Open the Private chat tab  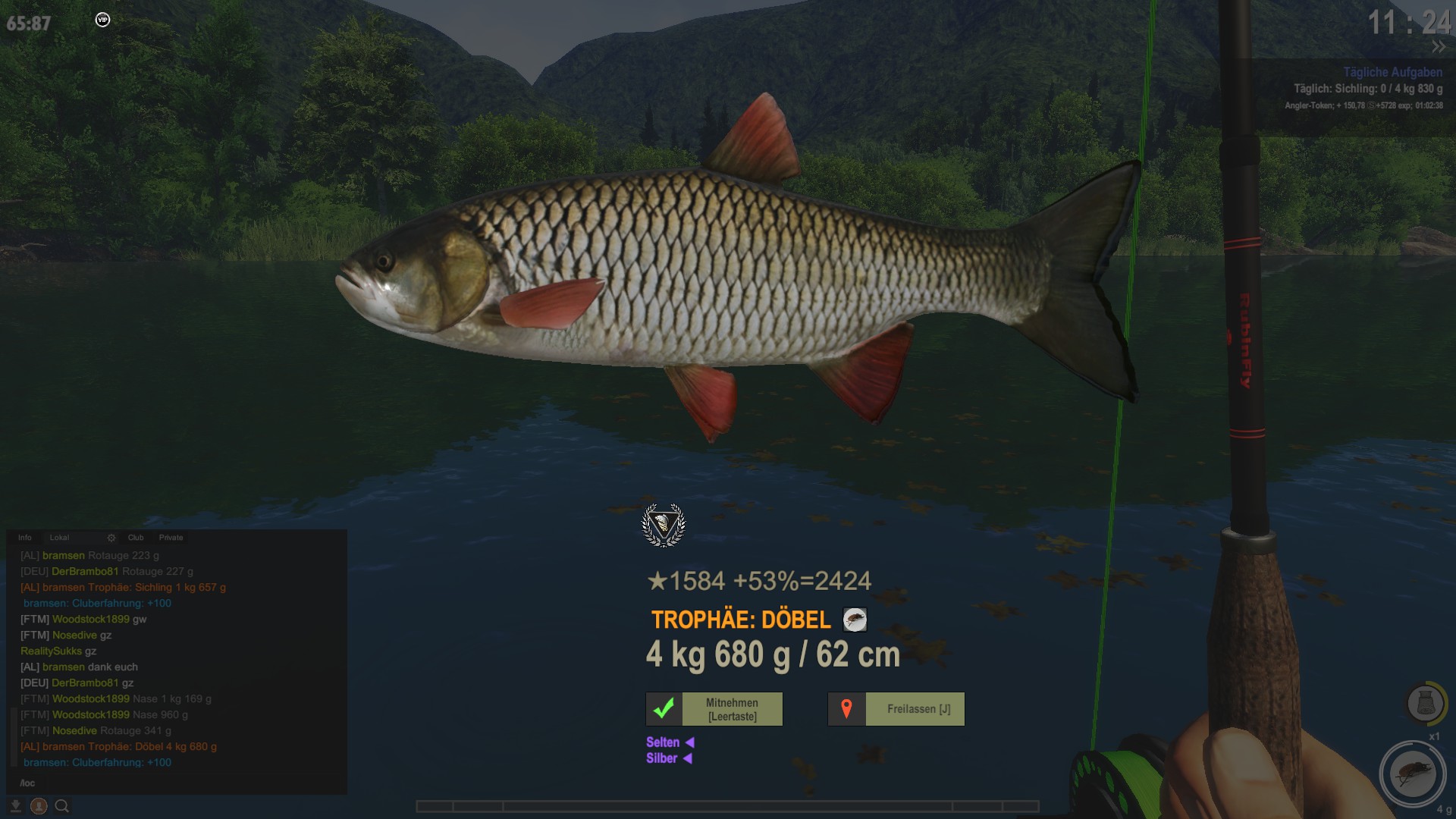click(171, 538)
